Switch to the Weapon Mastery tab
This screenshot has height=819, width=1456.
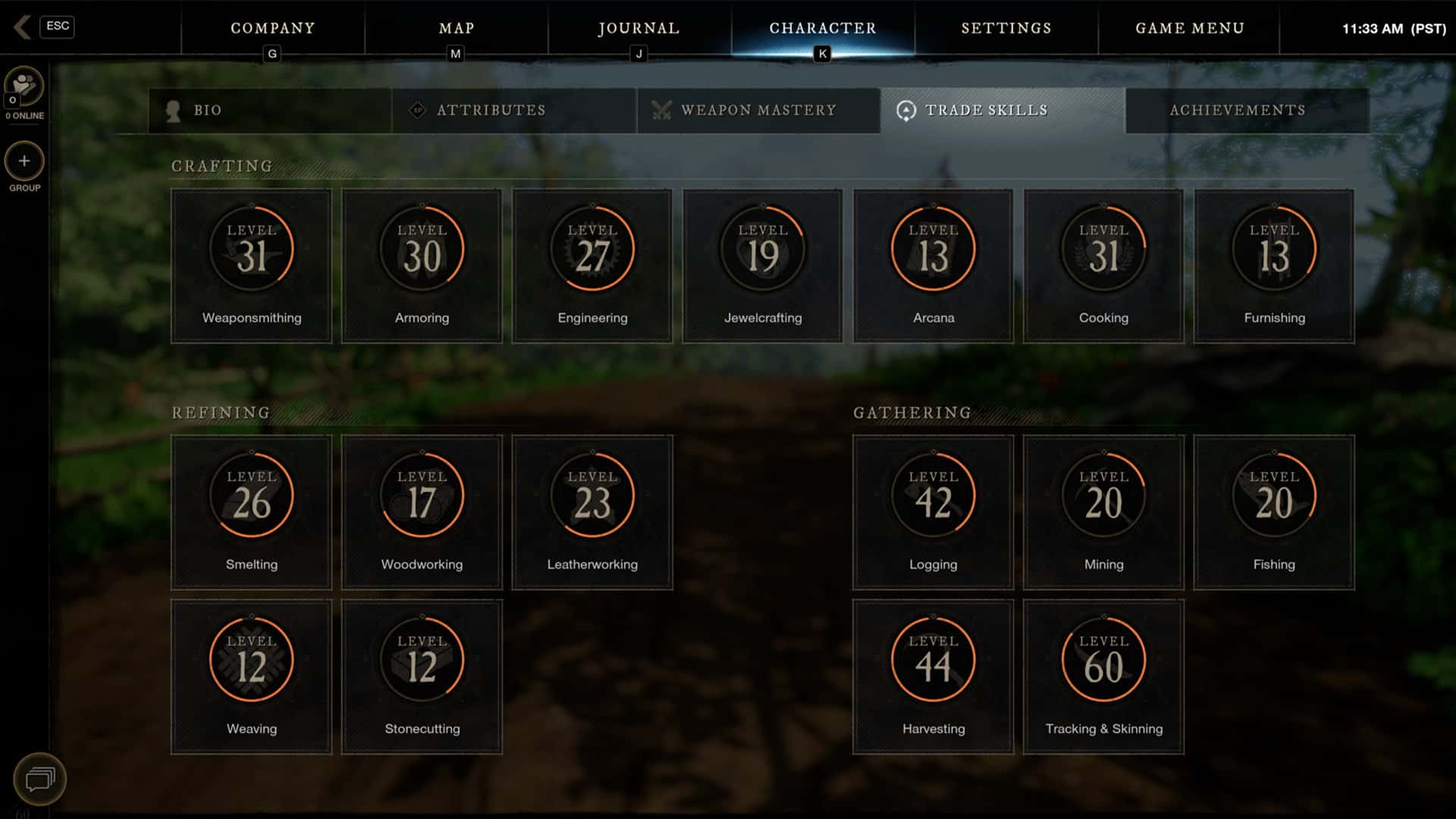pos(758,110)
